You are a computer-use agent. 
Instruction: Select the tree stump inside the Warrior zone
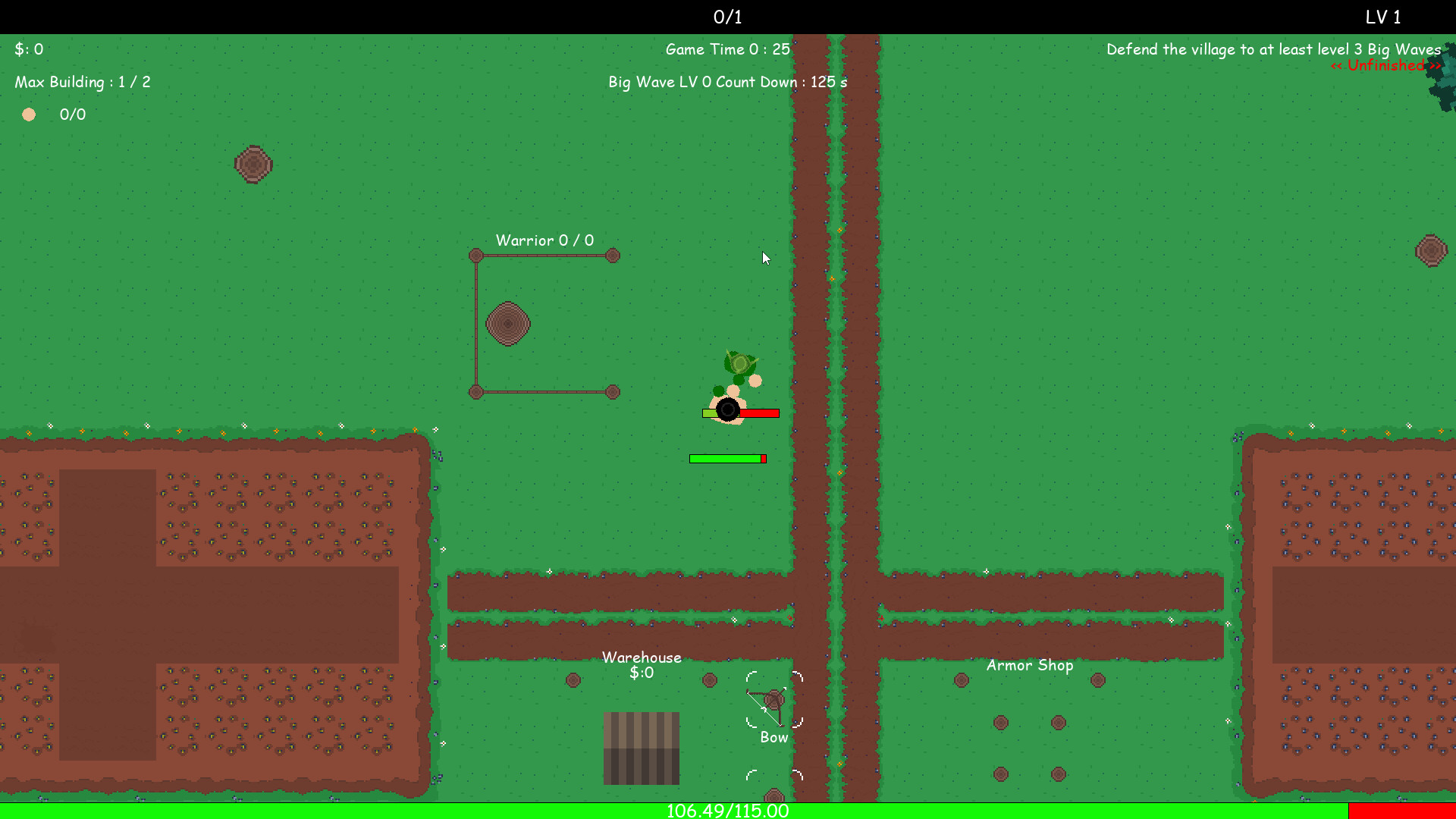(507, 325)
